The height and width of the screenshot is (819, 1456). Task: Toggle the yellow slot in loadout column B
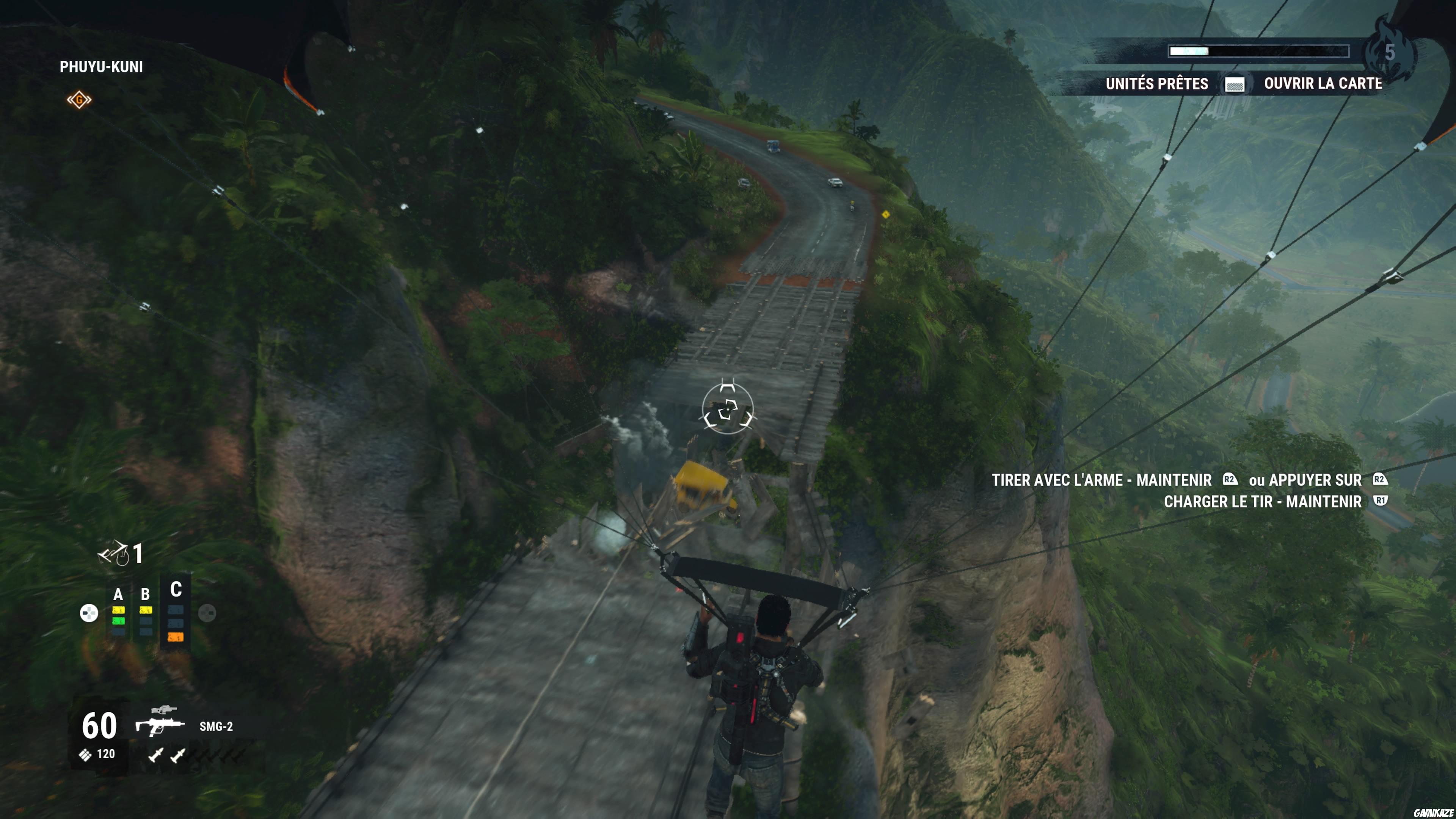(146, 610)
